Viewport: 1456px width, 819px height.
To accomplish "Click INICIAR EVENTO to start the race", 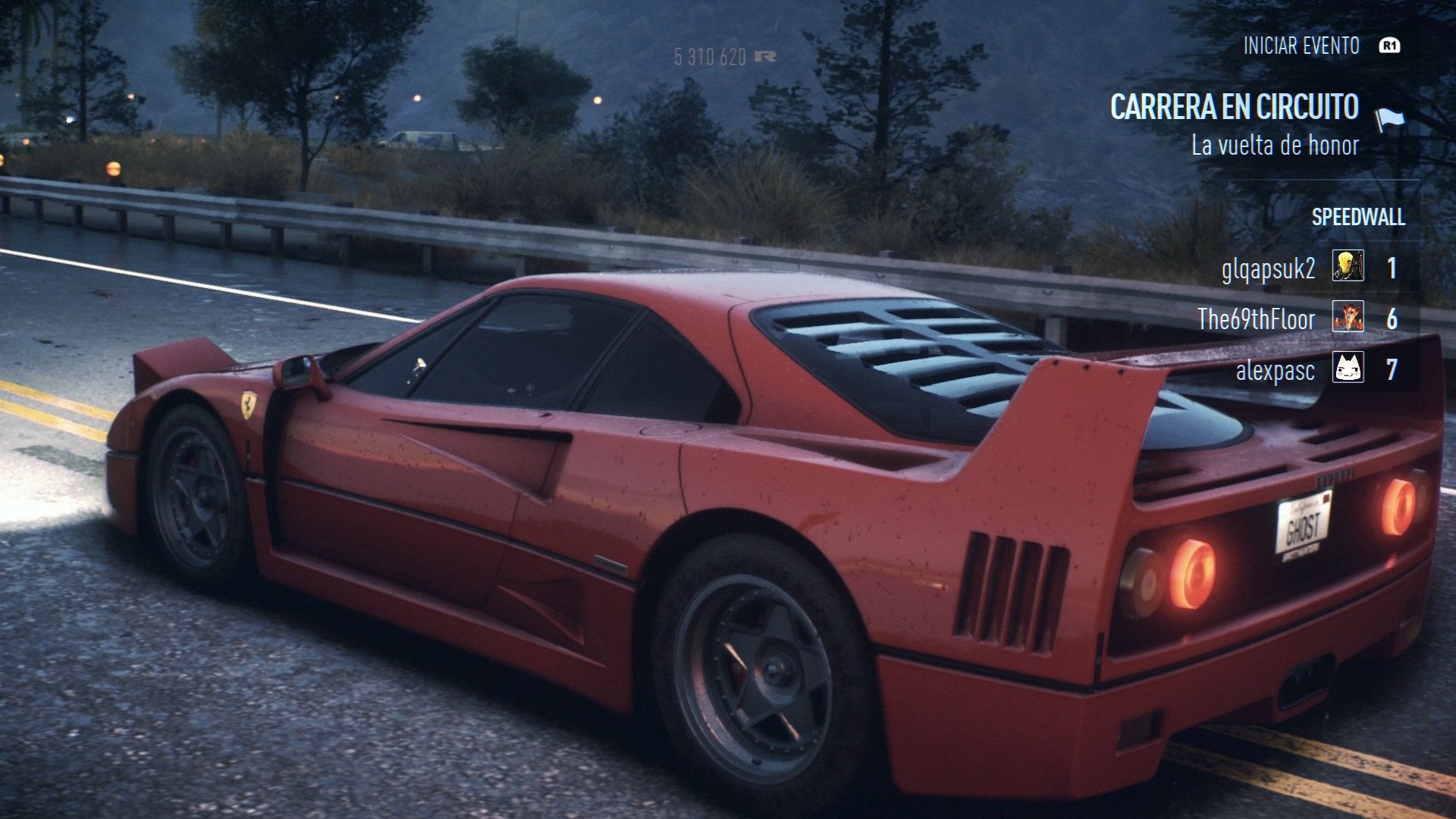I will tap(1301, 45).
